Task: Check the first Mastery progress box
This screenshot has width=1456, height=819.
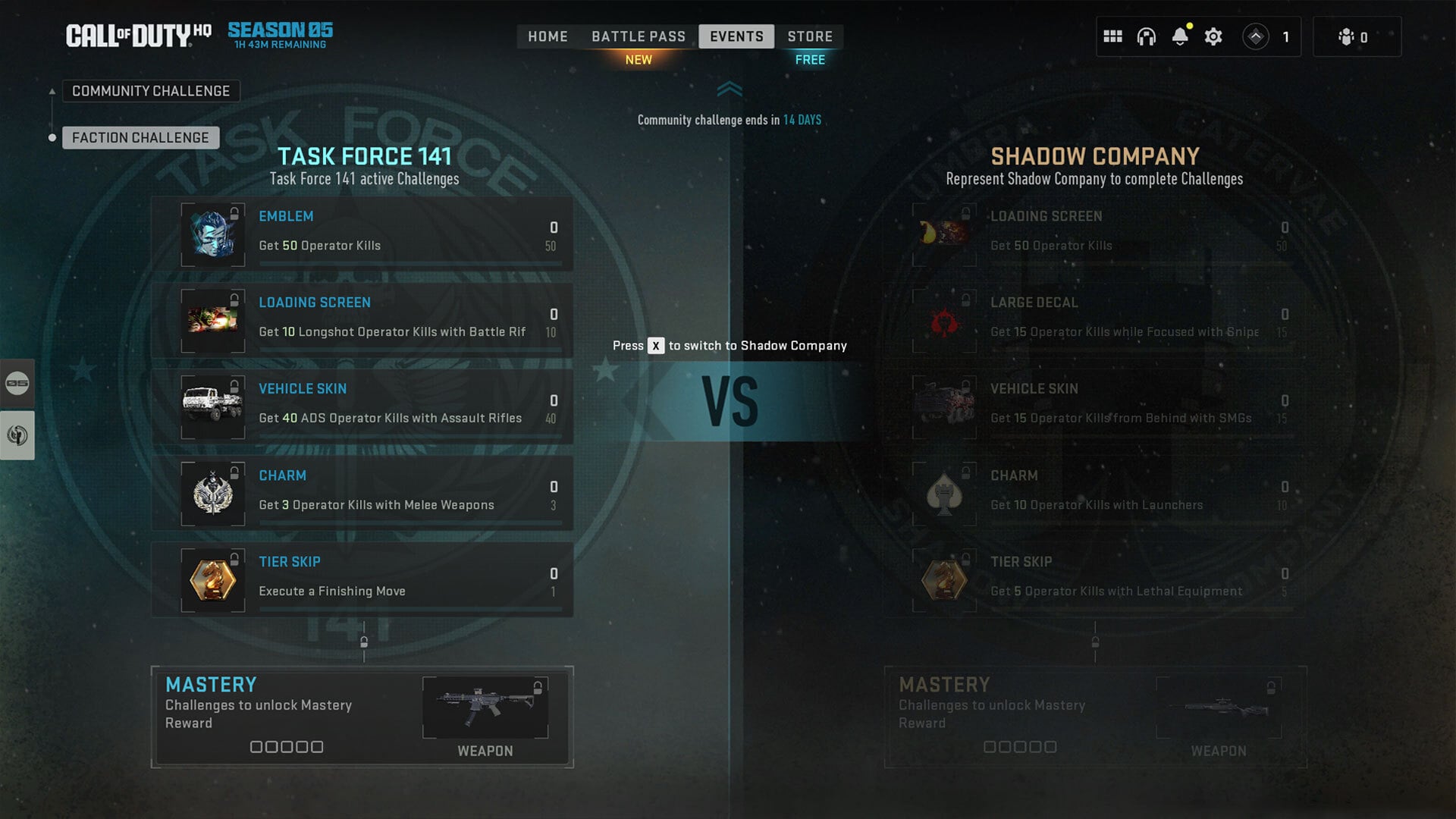Action: [x=257, y=747]
